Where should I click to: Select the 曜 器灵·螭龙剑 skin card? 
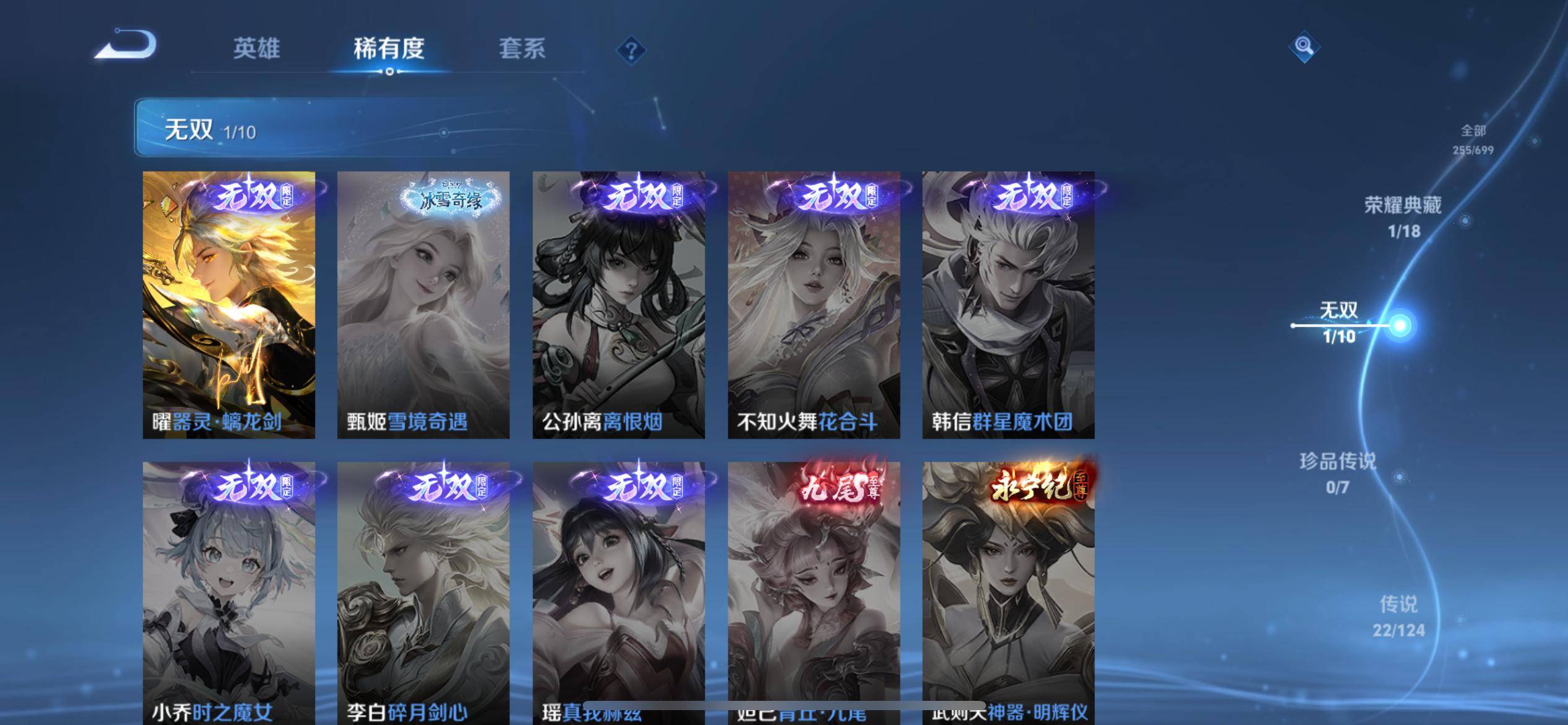[x=229, y=305]
